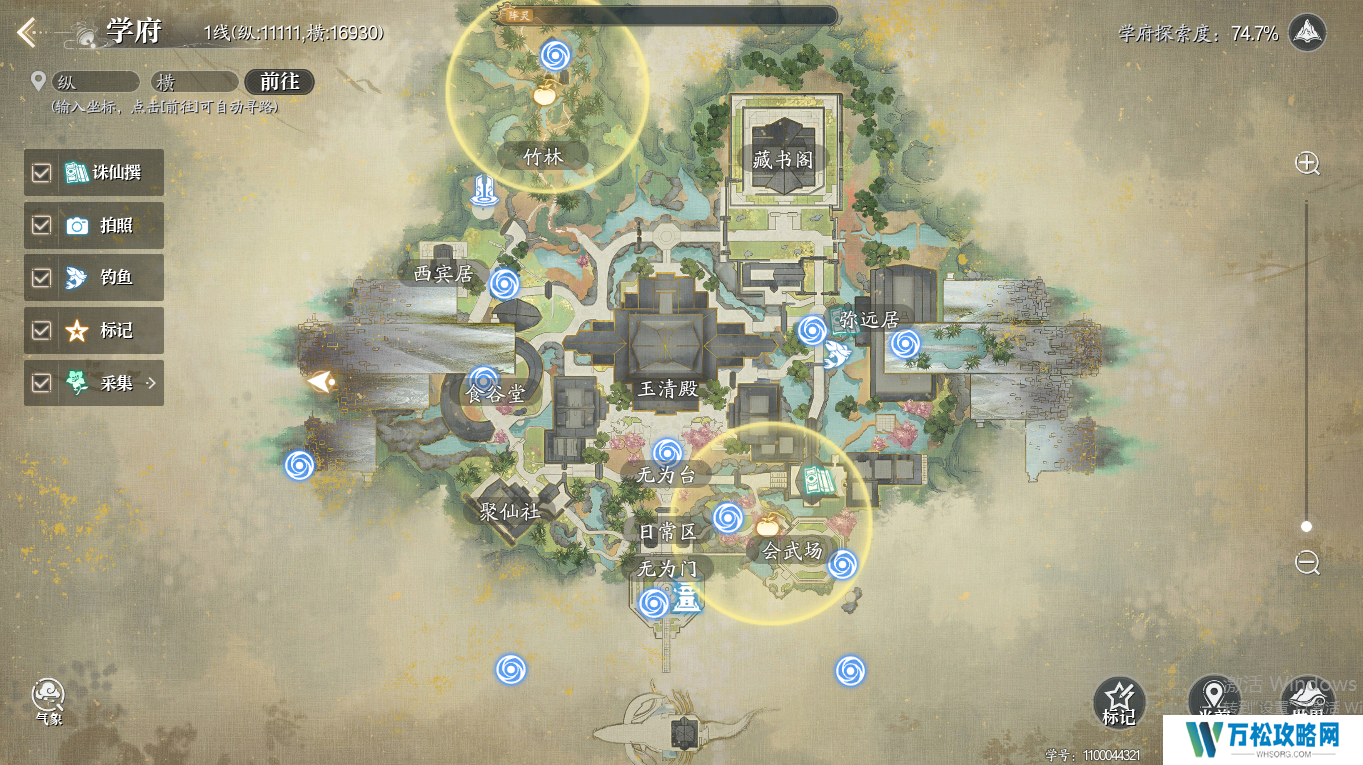
Task: Hit the 前往 auto-path button
Action: click(x=279, y=82)
